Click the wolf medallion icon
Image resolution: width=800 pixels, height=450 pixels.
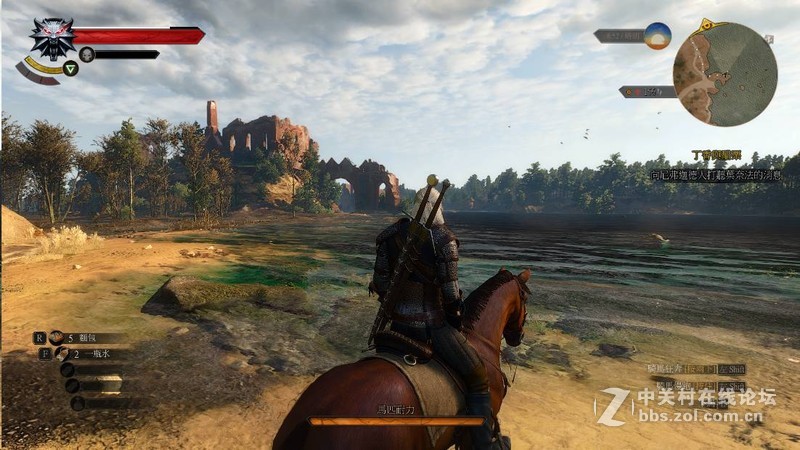click(51, 37)
